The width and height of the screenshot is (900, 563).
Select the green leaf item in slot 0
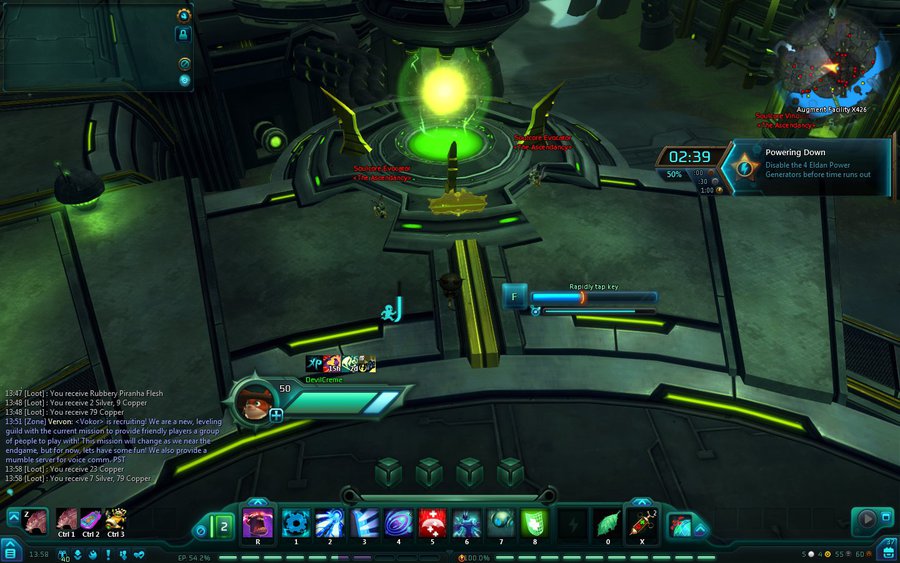pos(607,523)
